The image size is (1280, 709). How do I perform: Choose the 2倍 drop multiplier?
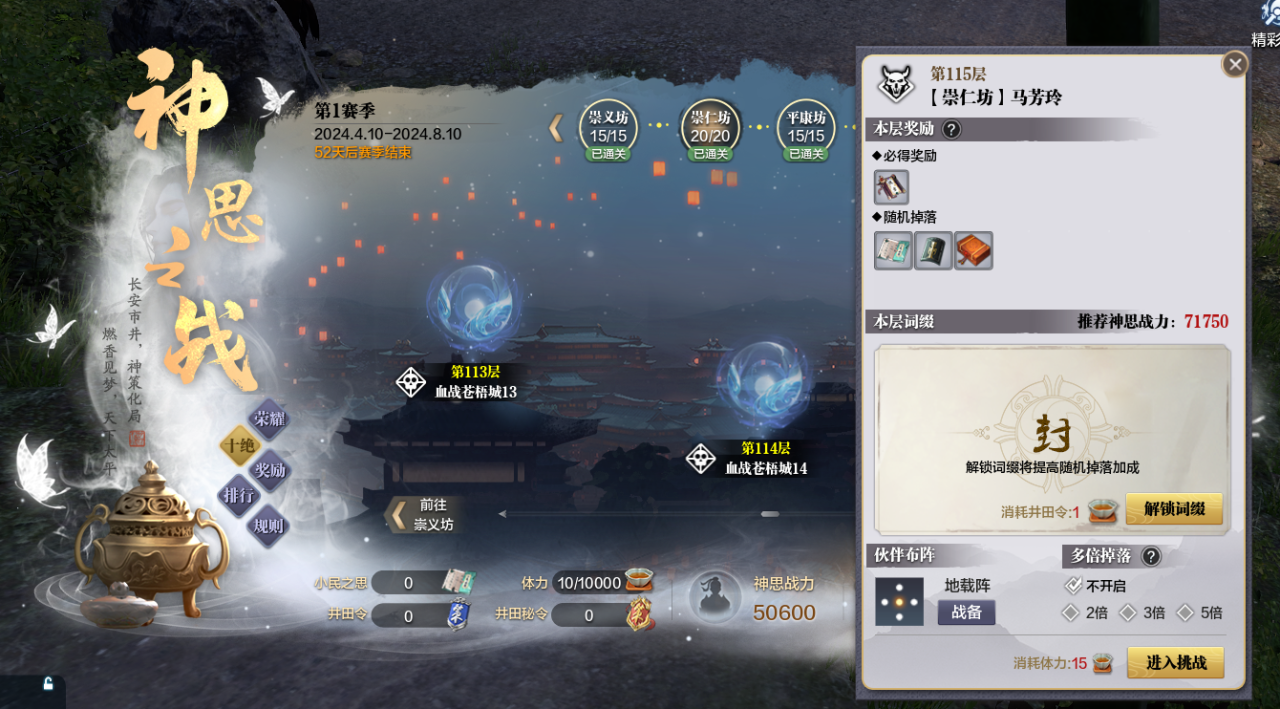[x=1071, y=613]
